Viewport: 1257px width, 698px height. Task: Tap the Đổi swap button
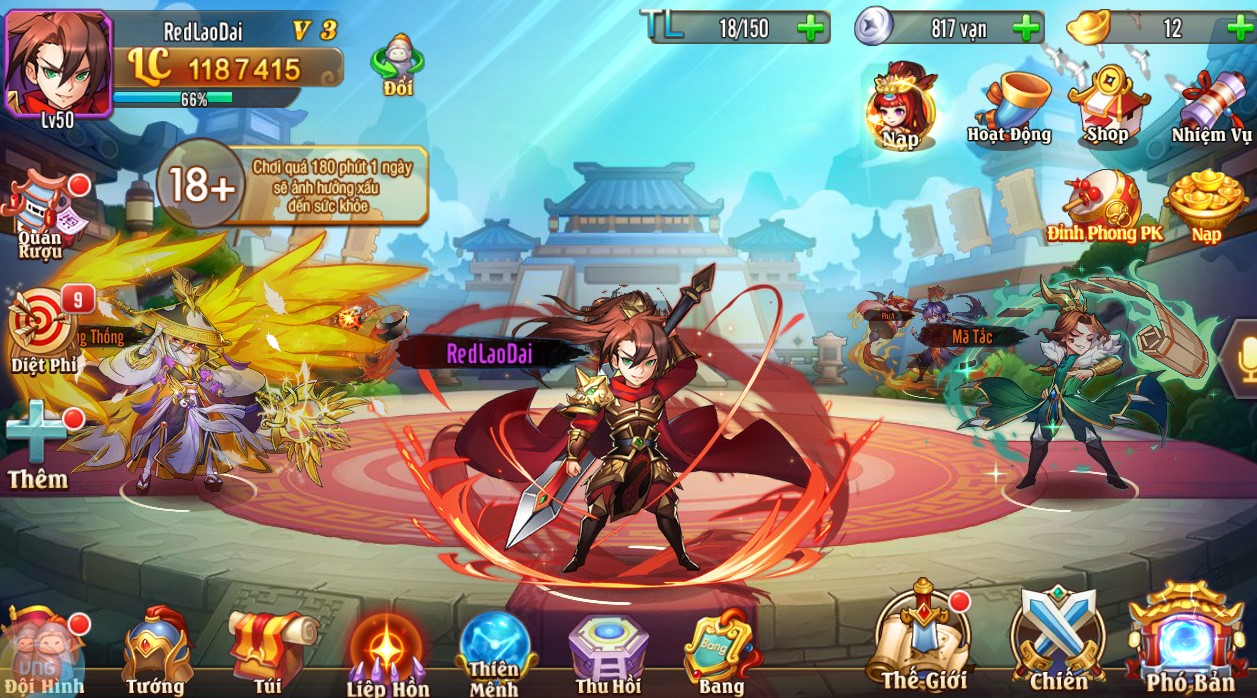coord(397,65)
